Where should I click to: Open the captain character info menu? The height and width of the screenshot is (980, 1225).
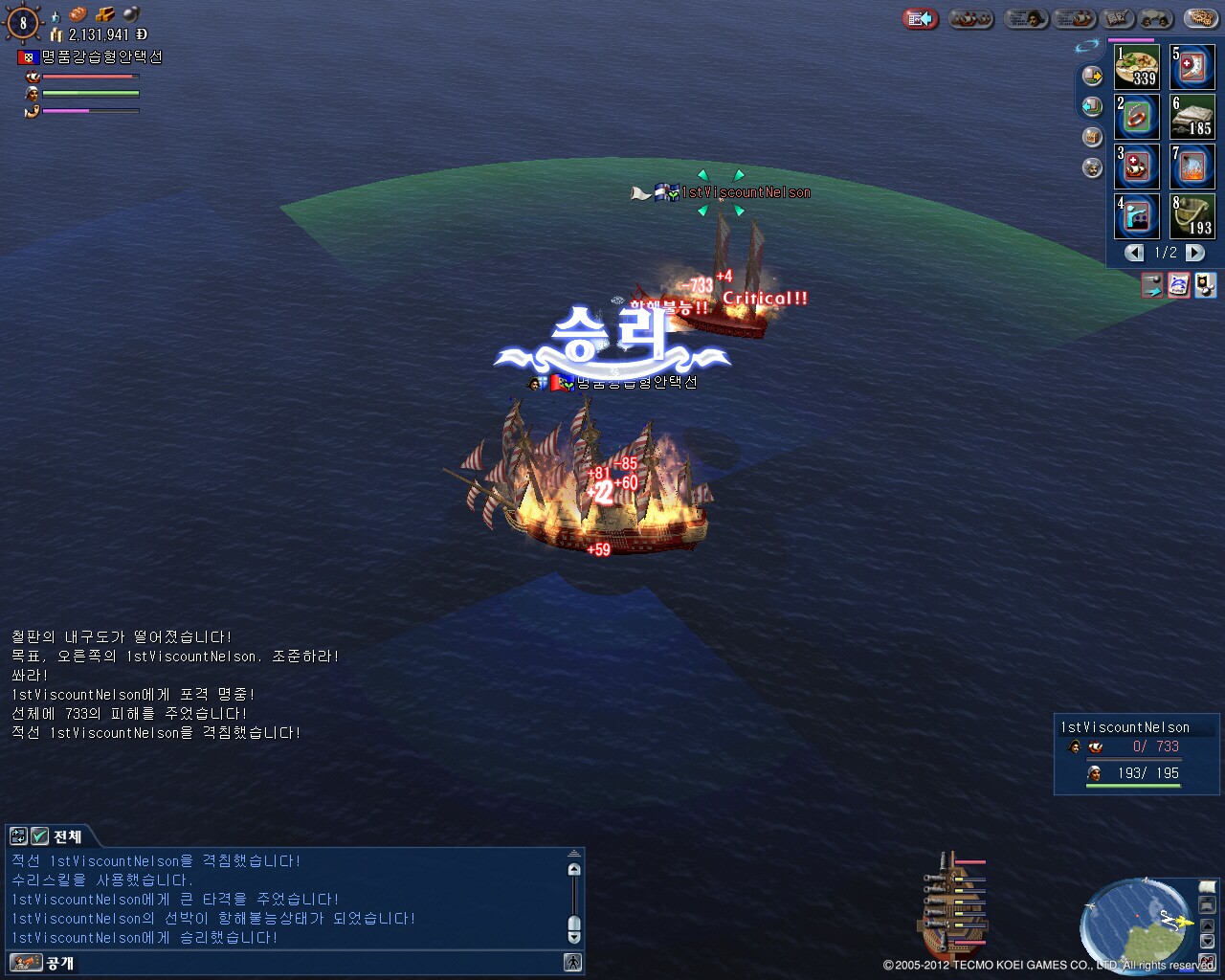(x=1025, y=19)
